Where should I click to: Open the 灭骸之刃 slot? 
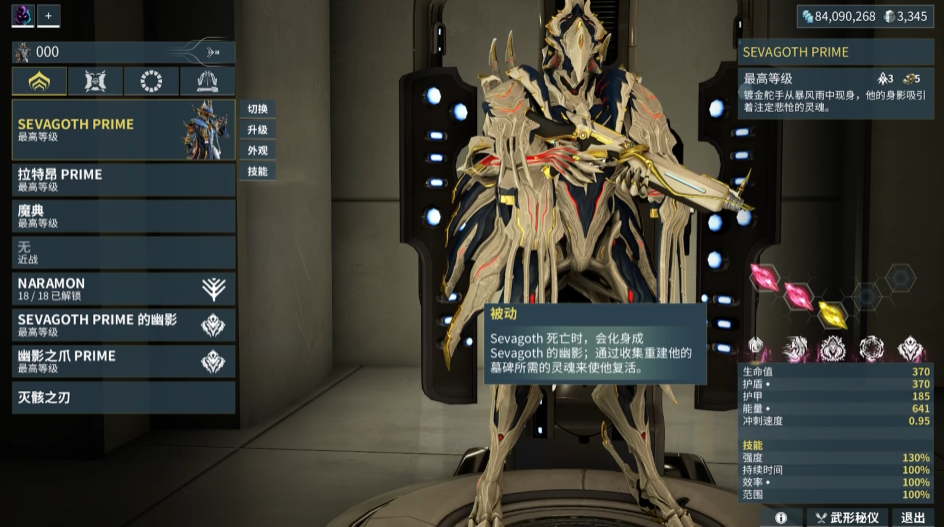123,398
